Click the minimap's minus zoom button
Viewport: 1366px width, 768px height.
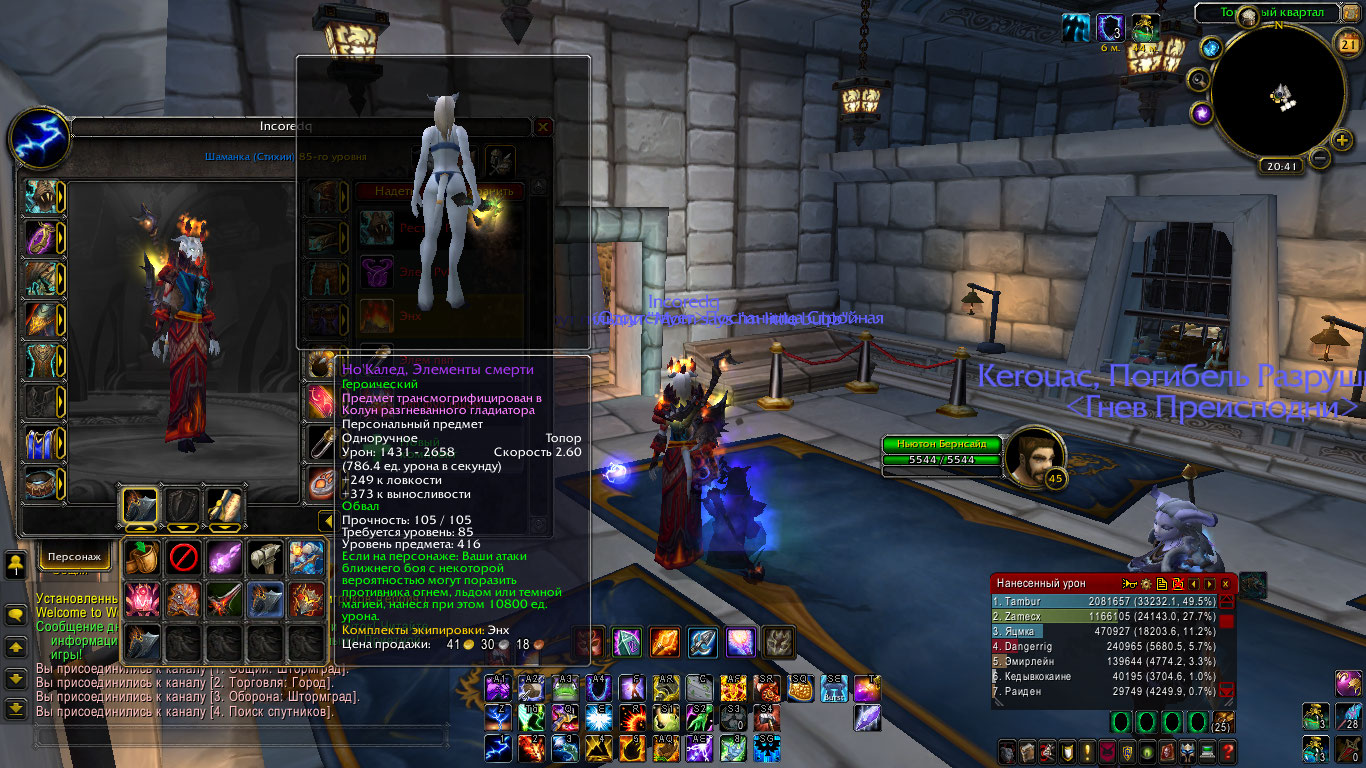(x=1320, y=158)
